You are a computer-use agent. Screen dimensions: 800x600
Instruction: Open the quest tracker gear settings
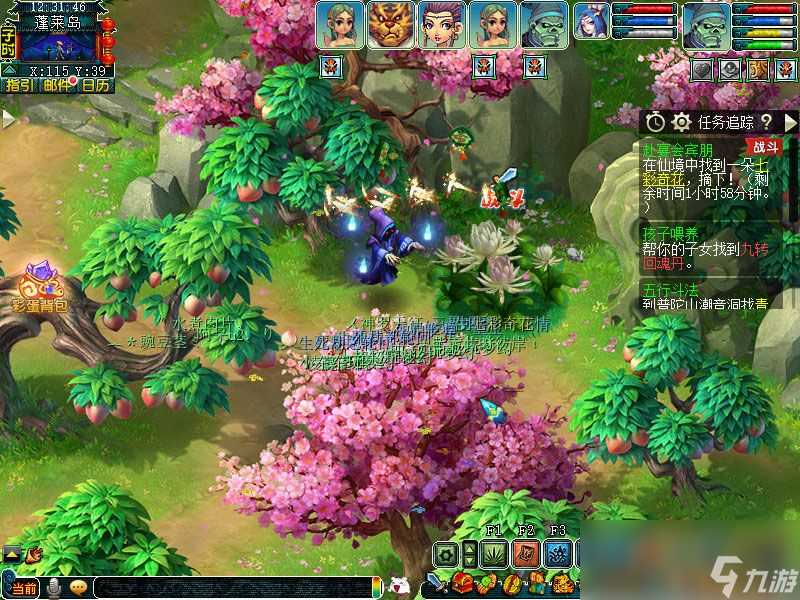pyautogui.click(x=682, y=121)
